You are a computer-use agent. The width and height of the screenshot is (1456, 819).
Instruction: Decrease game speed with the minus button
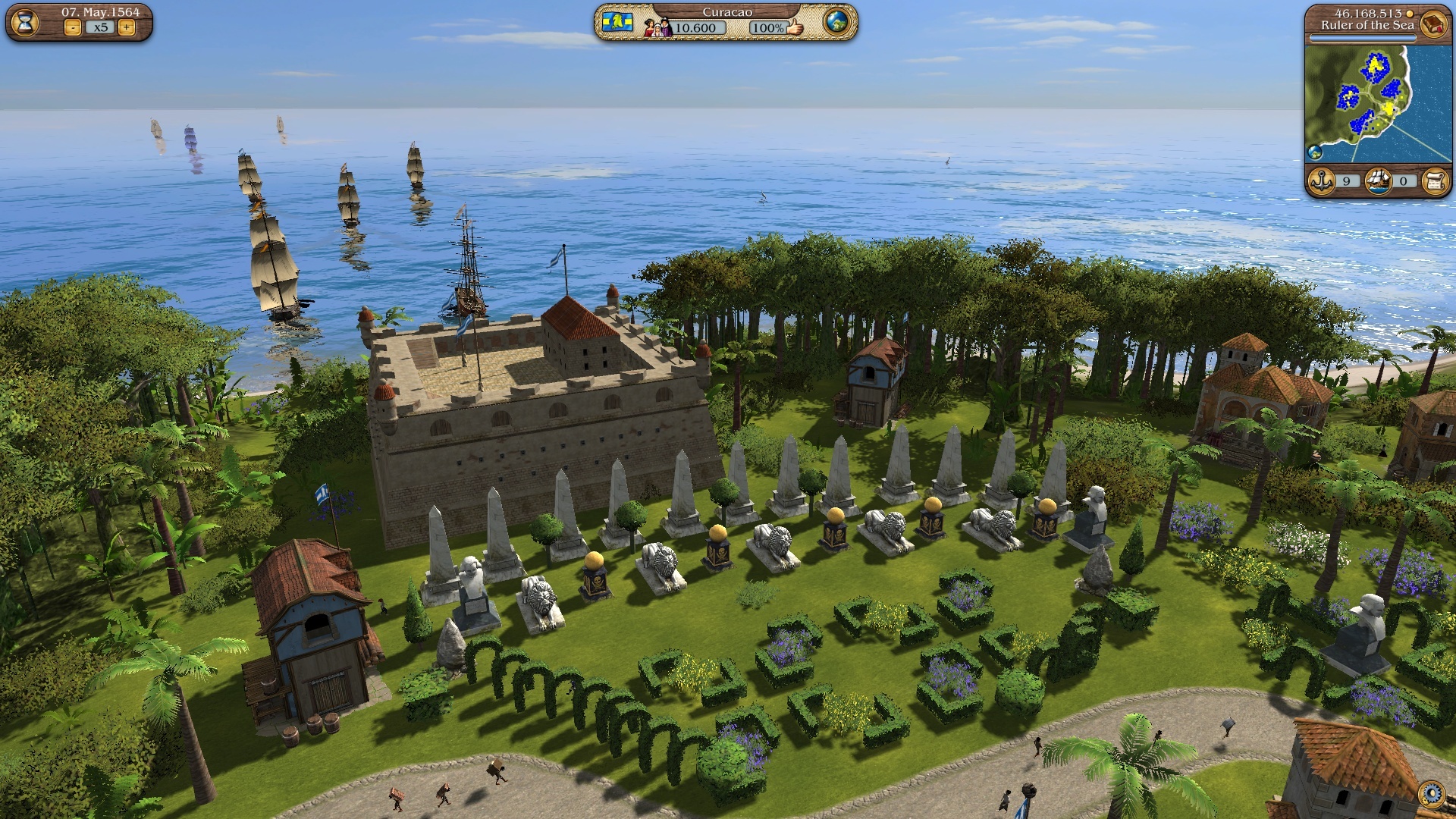pyautogui.click(x=73, y=28)
